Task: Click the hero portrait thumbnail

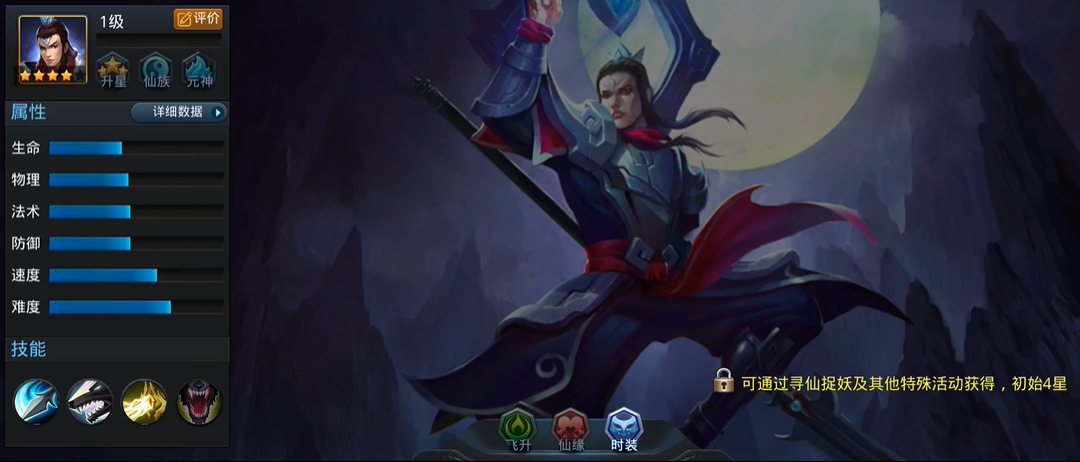Action: click(x=53, y=49)
